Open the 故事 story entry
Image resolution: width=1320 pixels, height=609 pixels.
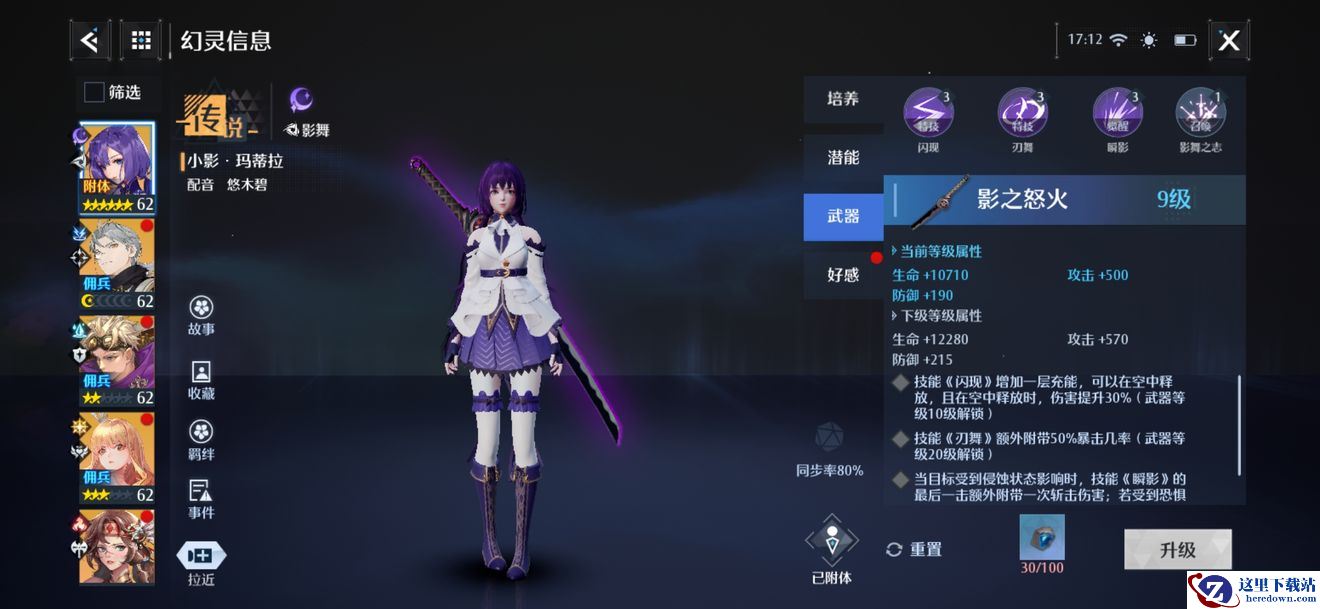pyautogui.click(x=201, y=316)
